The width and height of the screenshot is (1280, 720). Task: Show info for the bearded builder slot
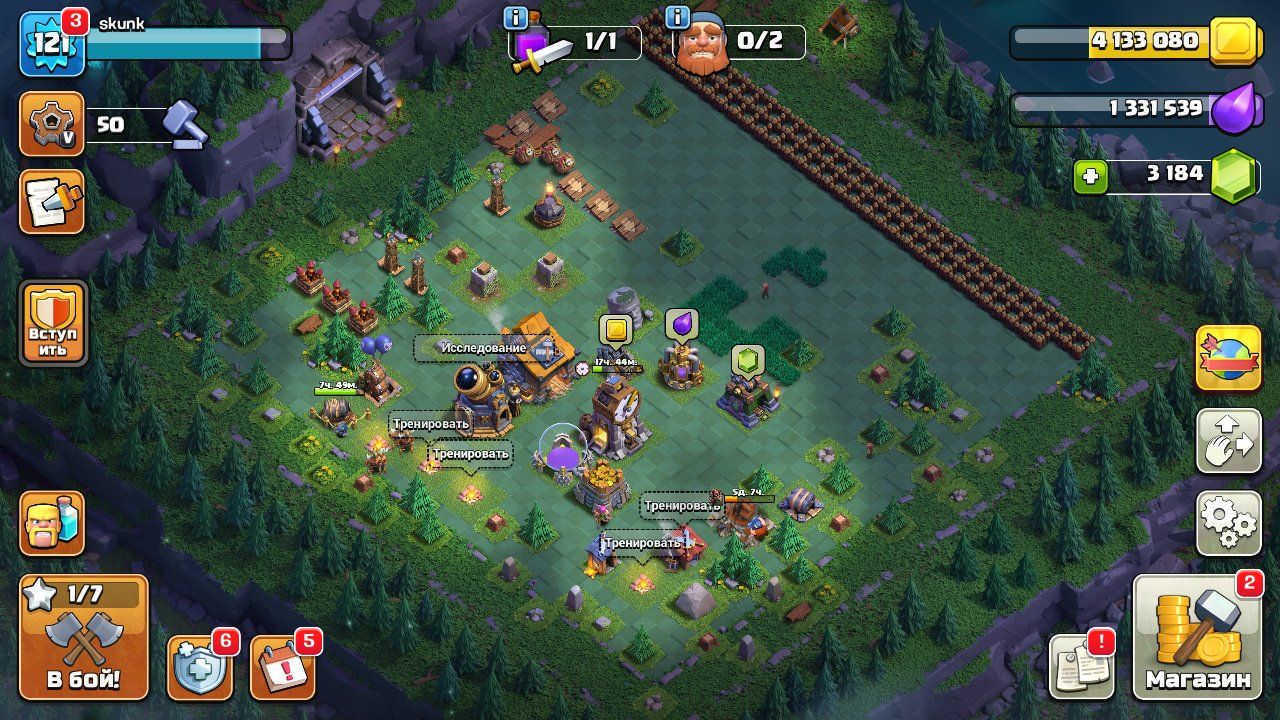click(x=677, y=17)
